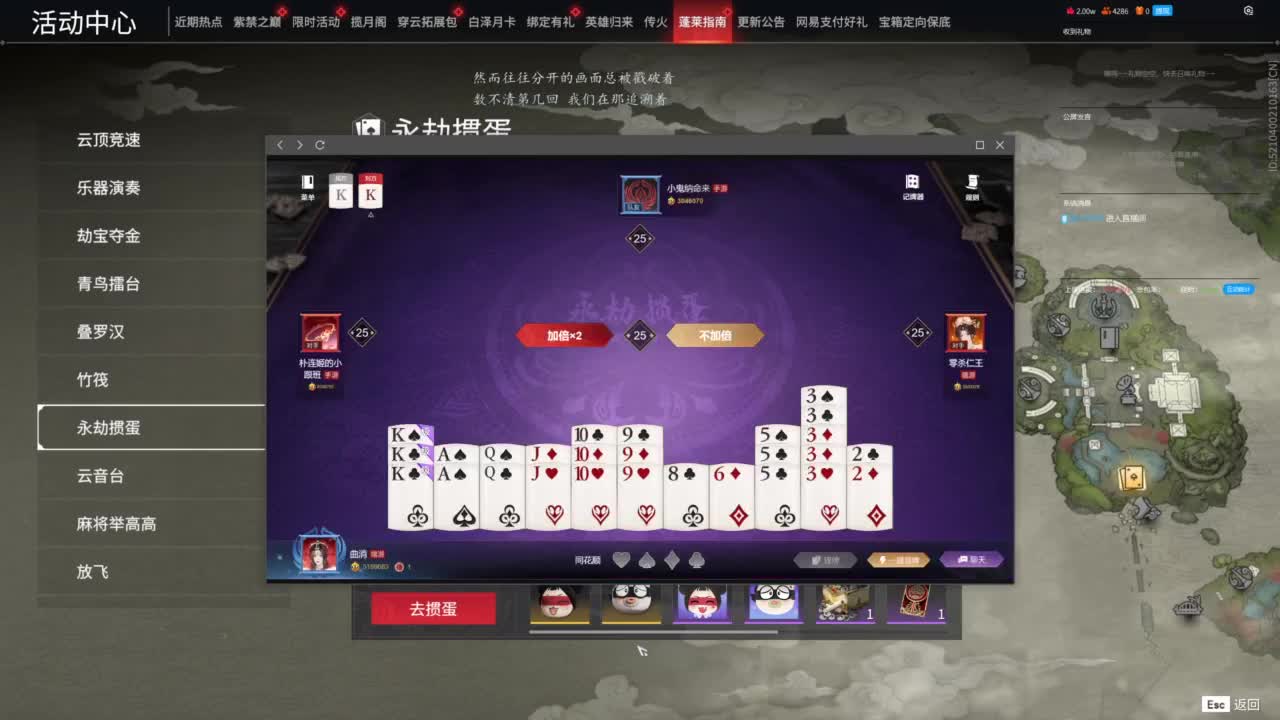Toggle the diamond suit filter beside 同花顺
1280x720 pixels.
pos(671,559)
